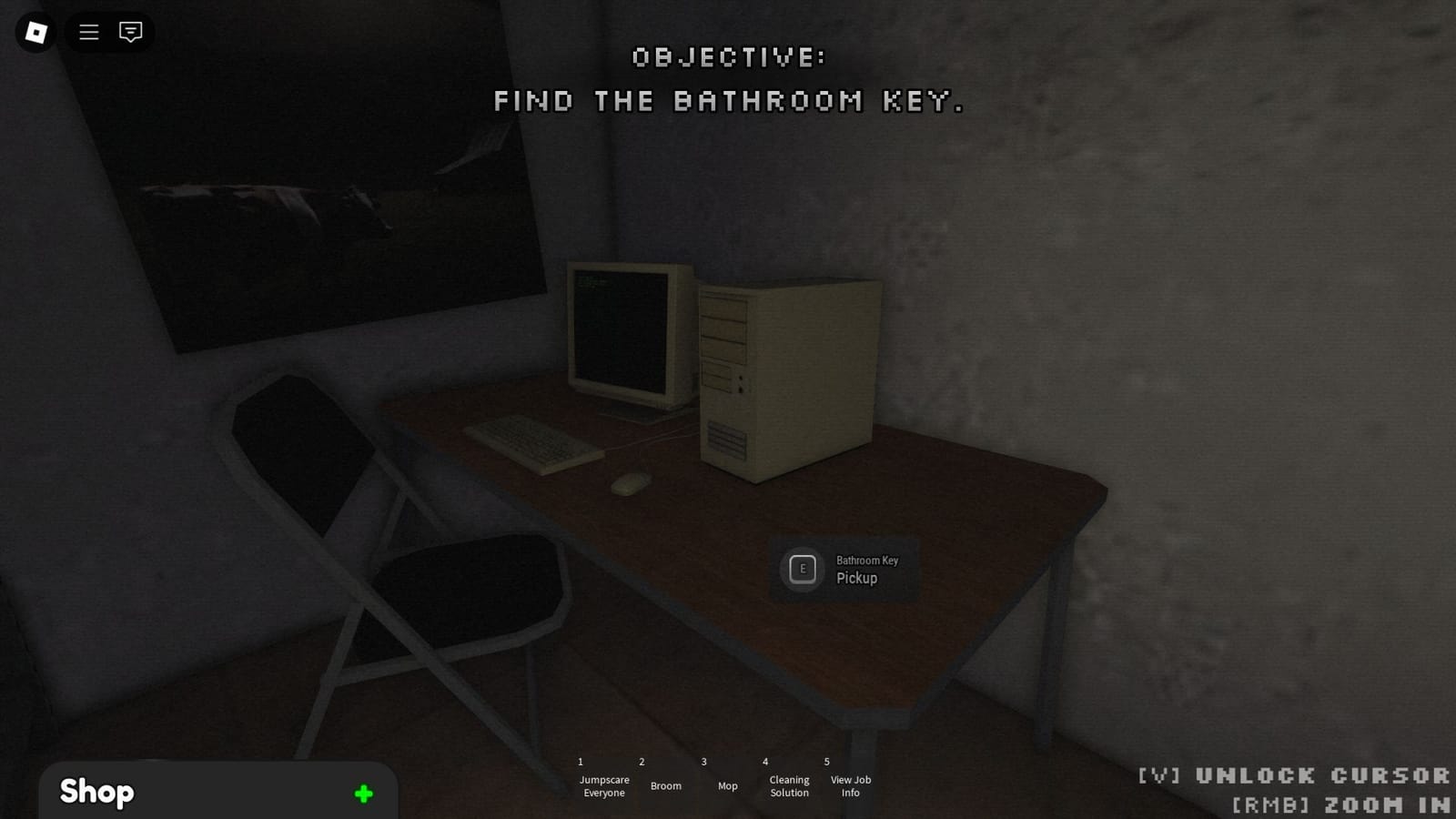Click the computer monitor on the desk
Image resolution: width=1456 pixels, height=819 pixels.
click(623, 332)
